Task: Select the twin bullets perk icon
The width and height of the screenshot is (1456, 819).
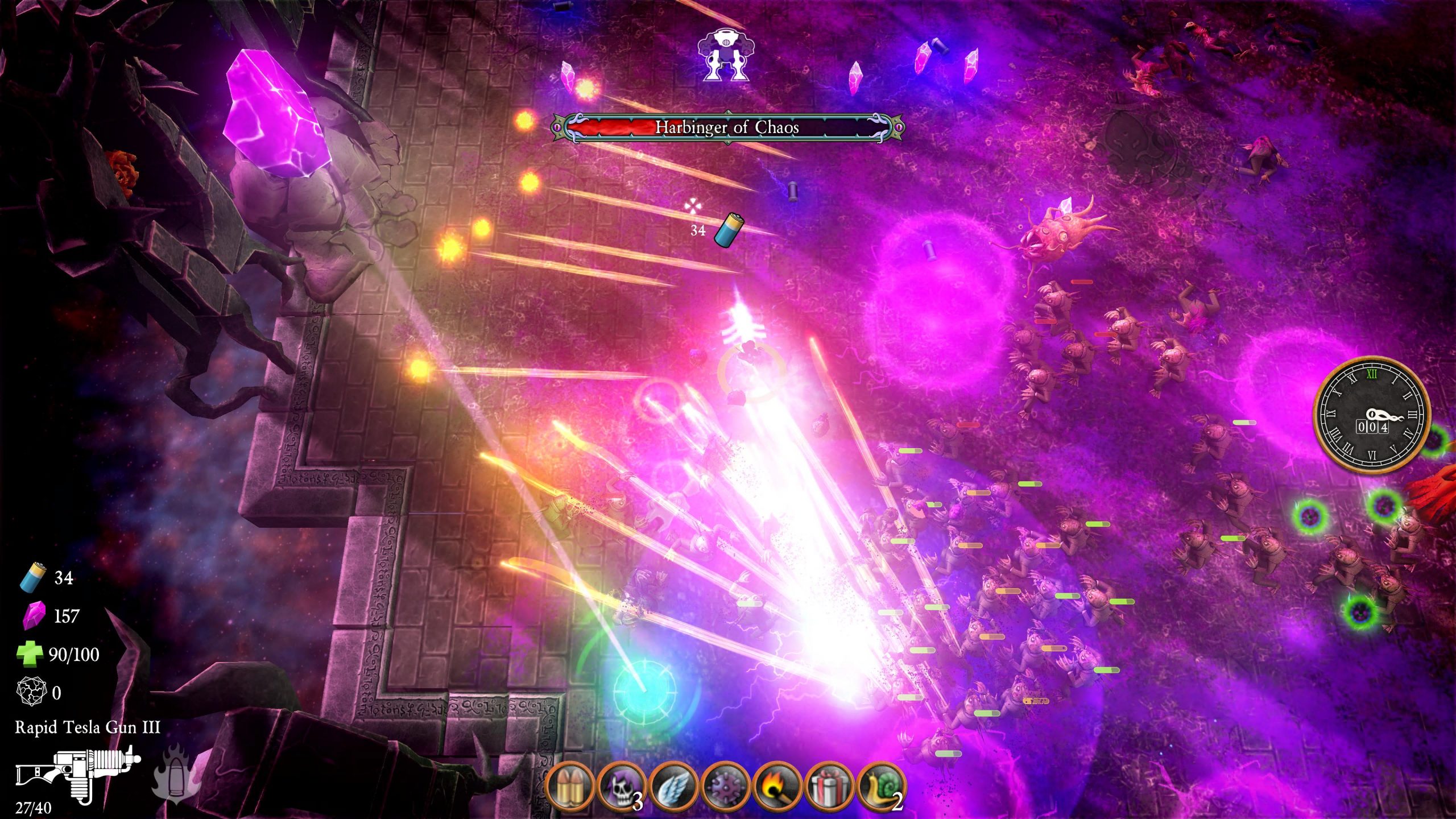Action: click(570, 787)
